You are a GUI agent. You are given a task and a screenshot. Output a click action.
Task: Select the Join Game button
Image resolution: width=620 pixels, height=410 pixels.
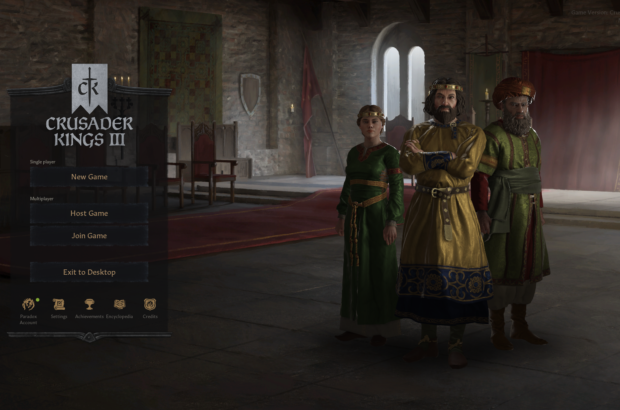click(x=89, y=236)
